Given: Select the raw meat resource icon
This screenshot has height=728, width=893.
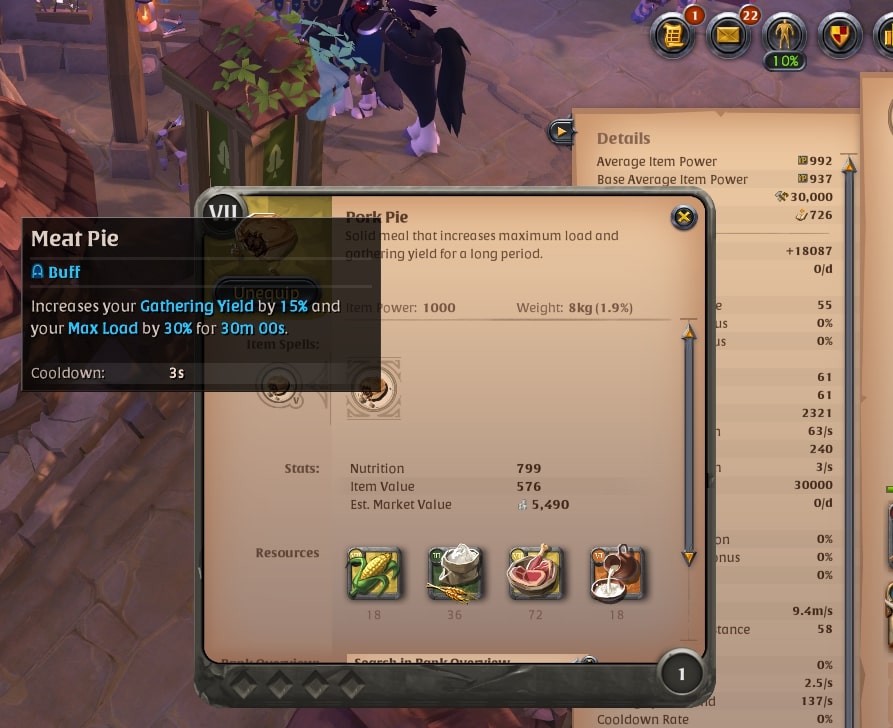Looking at the screenshot, I should point(535,573).
